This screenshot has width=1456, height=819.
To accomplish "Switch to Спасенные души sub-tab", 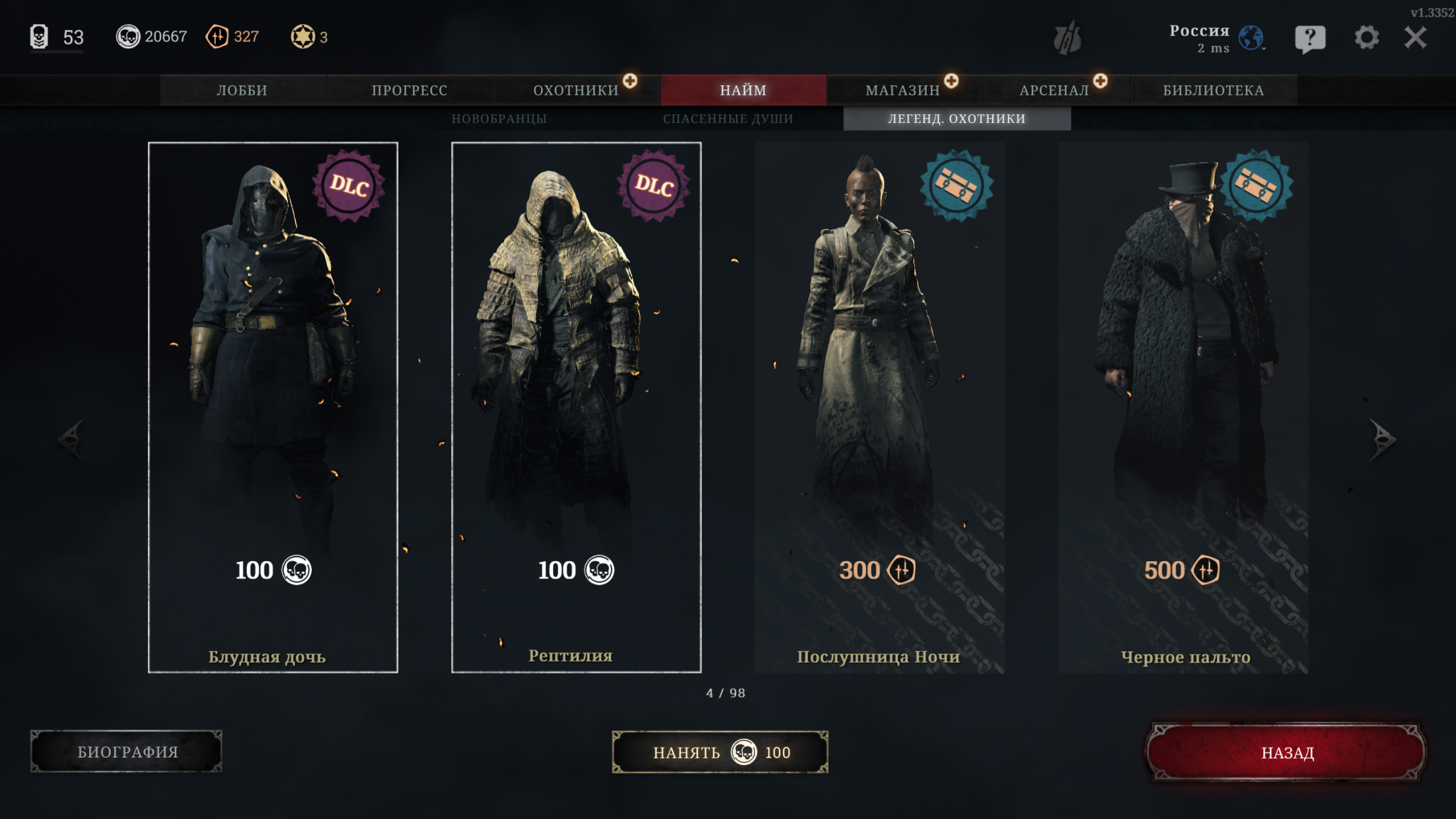I will tap(728, 119).
